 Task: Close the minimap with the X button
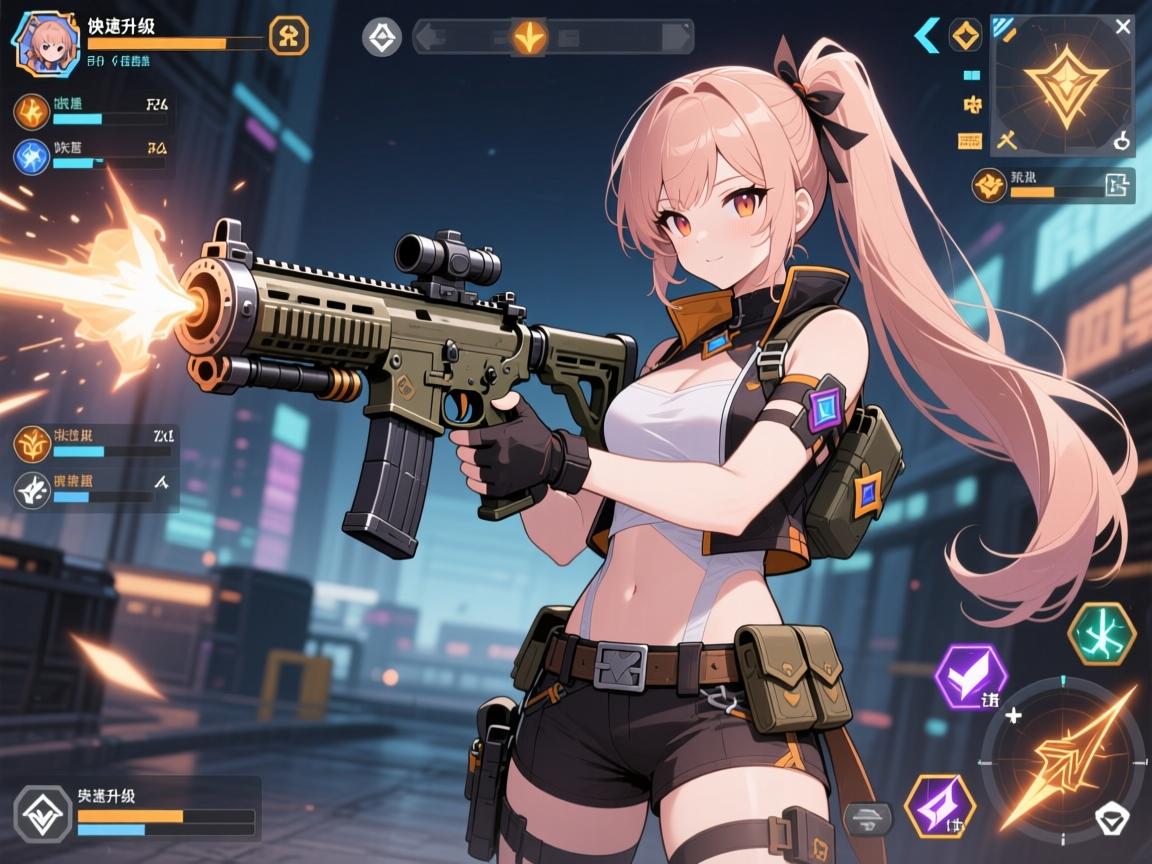click(1123, 27)
